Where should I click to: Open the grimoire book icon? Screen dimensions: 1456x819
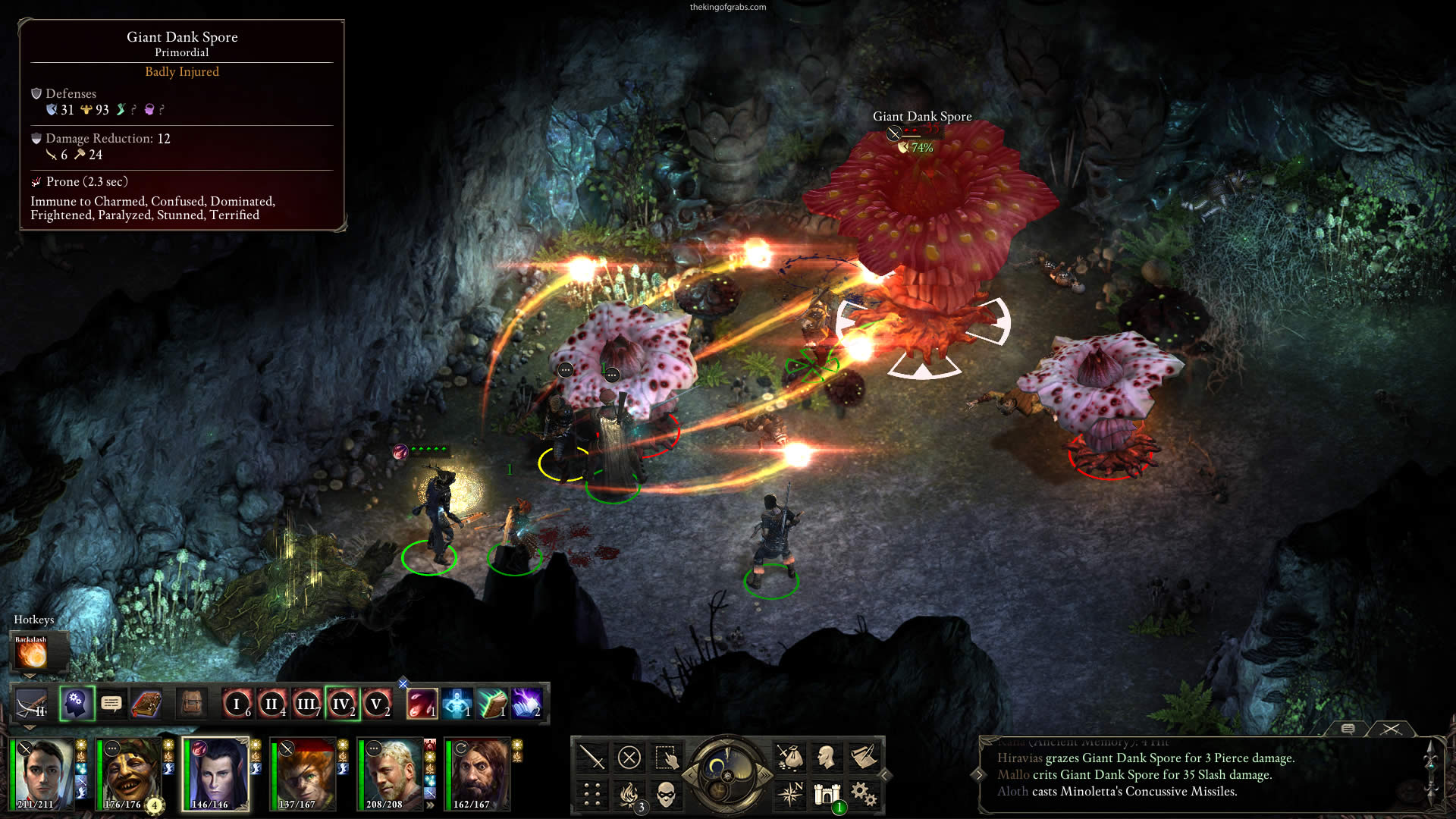[146, 704]
